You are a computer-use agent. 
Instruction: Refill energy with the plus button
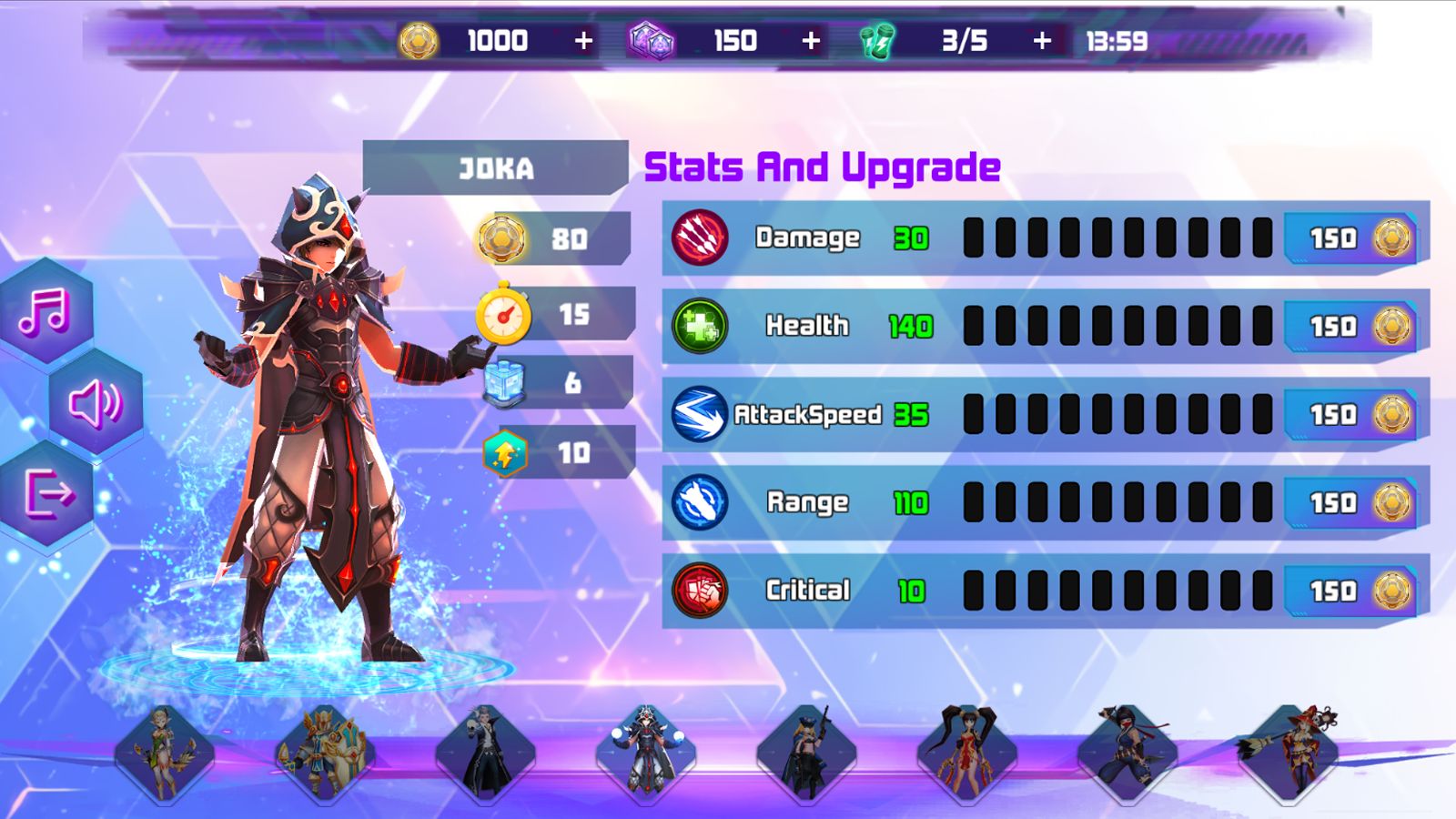click(1042, 41)
